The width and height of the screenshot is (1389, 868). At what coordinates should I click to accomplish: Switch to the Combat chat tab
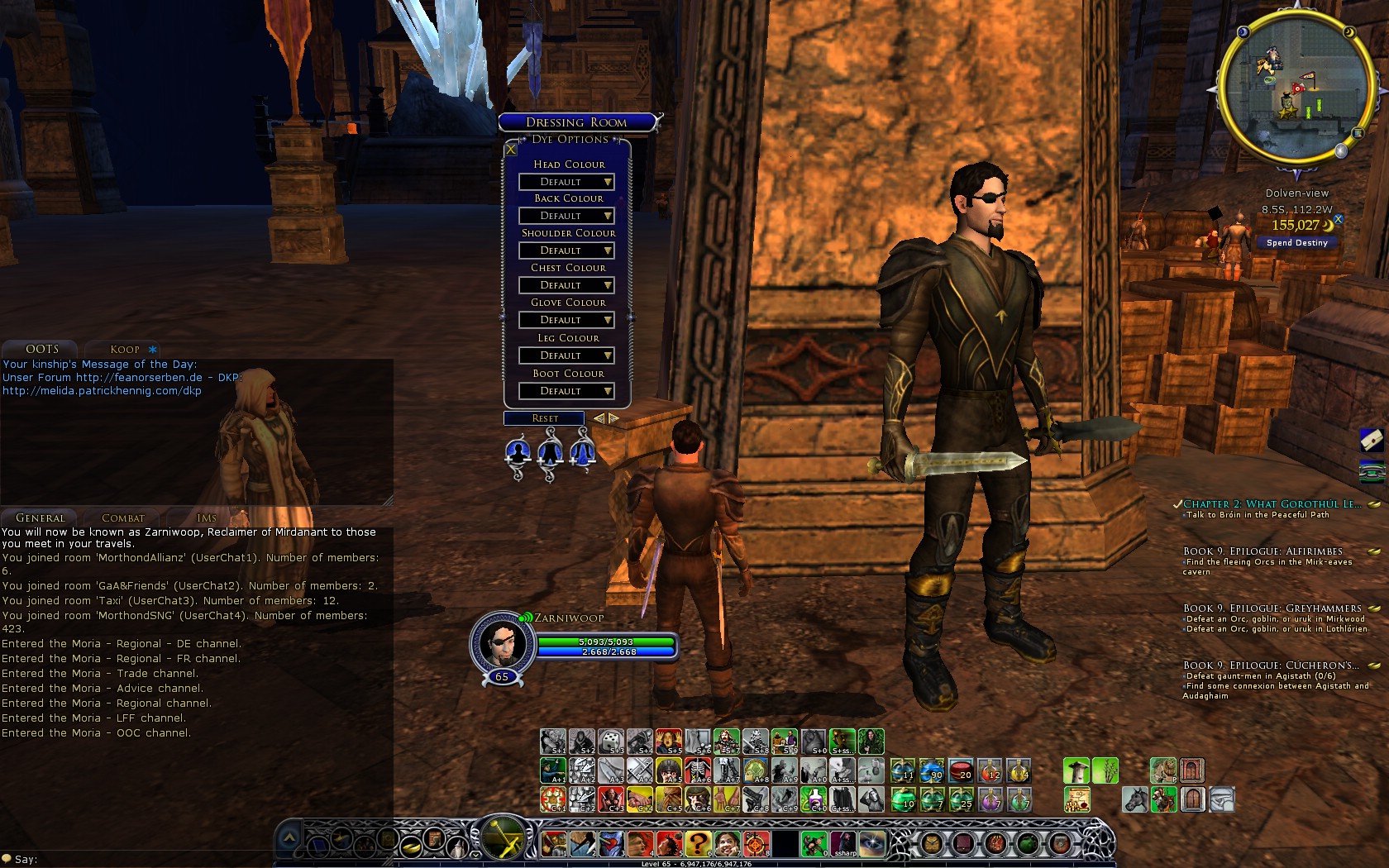click(123, 518)
